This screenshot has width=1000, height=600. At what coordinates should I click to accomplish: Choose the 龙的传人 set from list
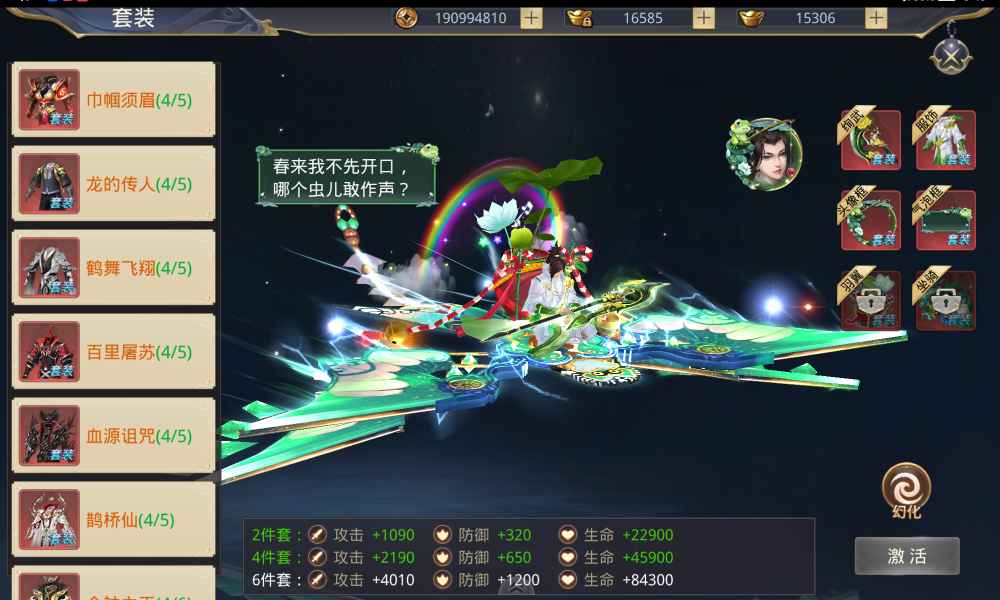pos(113,184)
